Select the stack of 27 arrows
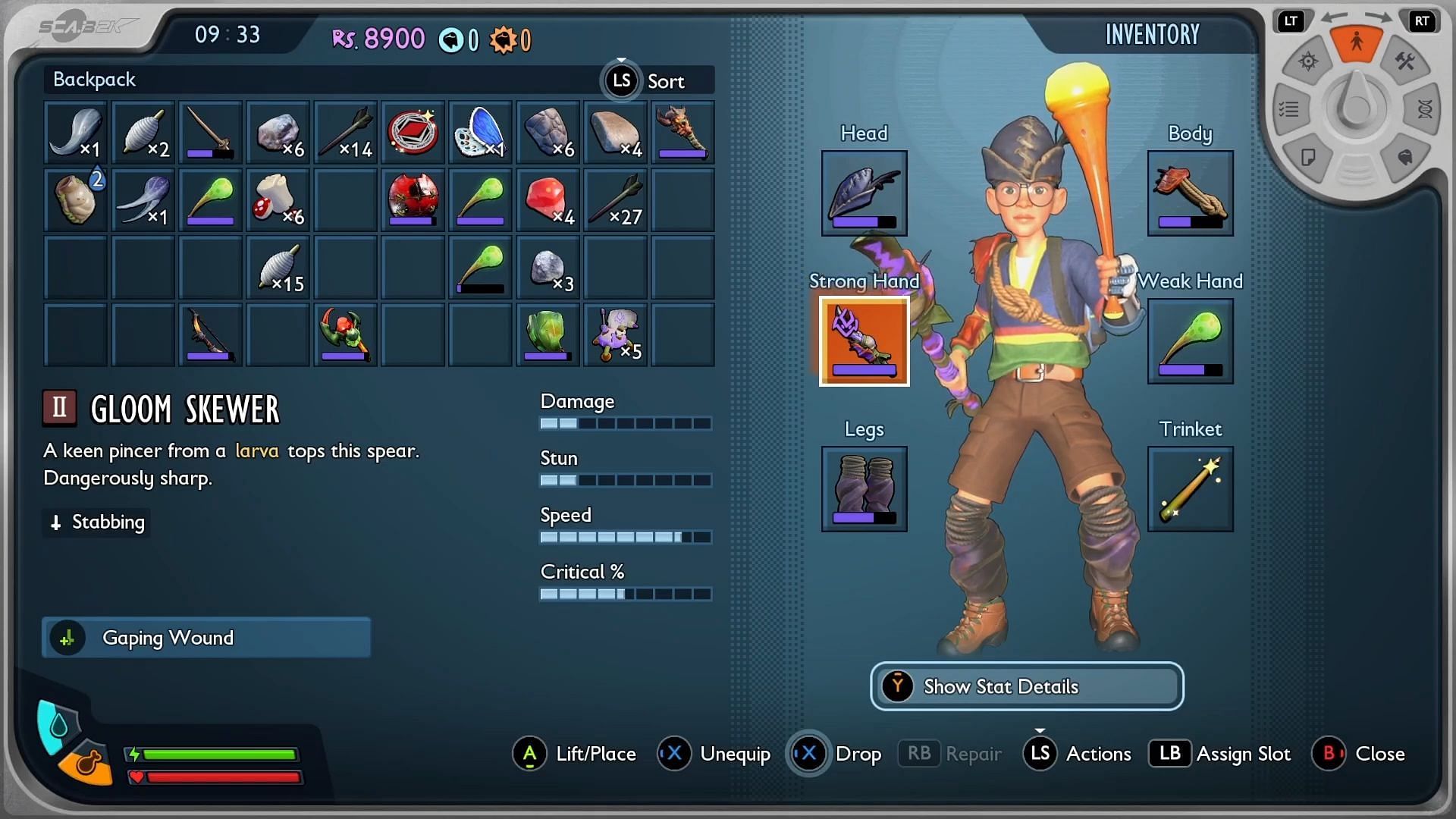The image size is (1456, 819). [615, 199]
